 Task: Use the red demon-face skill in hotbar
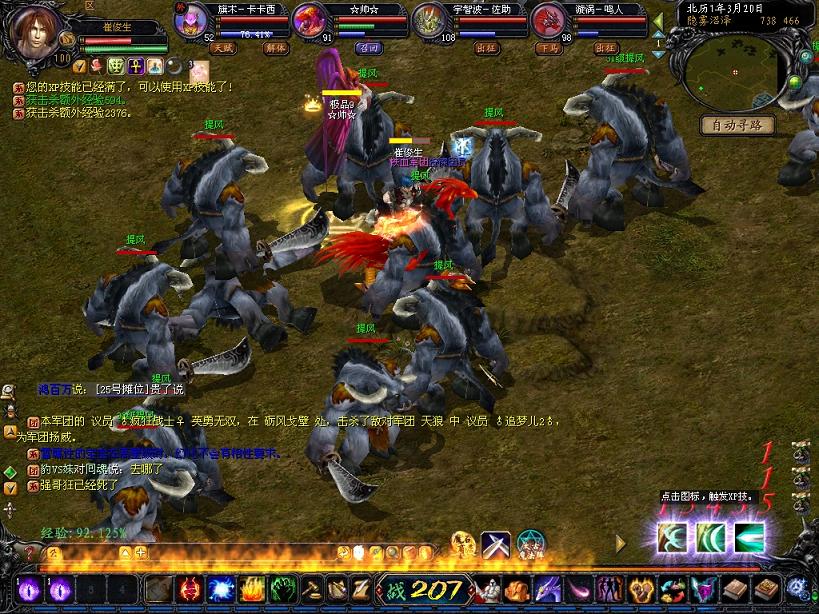[189, 589]
